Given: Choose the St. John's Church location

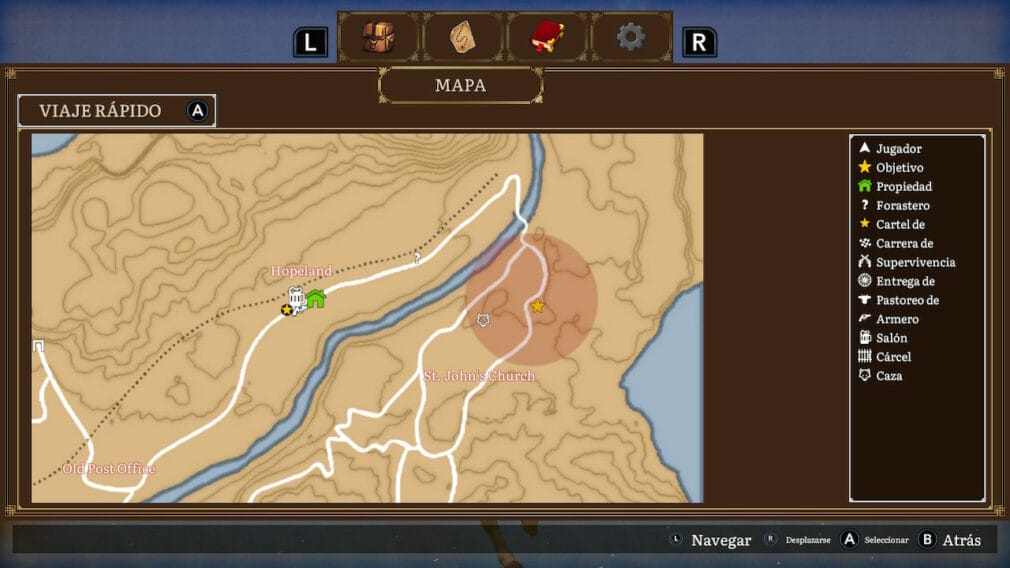Looking at the screenshot, I should 479,376.
